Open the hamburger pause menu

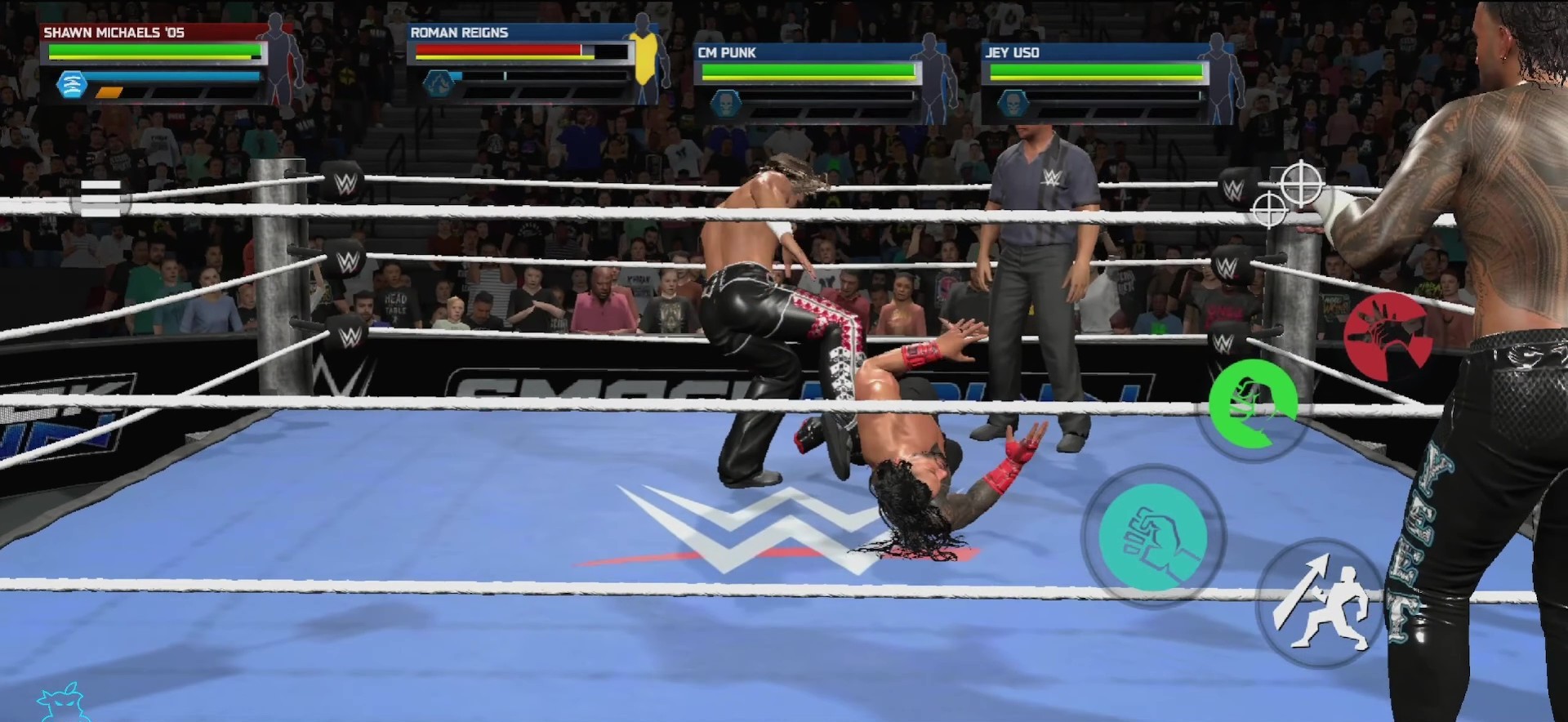point(101,198)
